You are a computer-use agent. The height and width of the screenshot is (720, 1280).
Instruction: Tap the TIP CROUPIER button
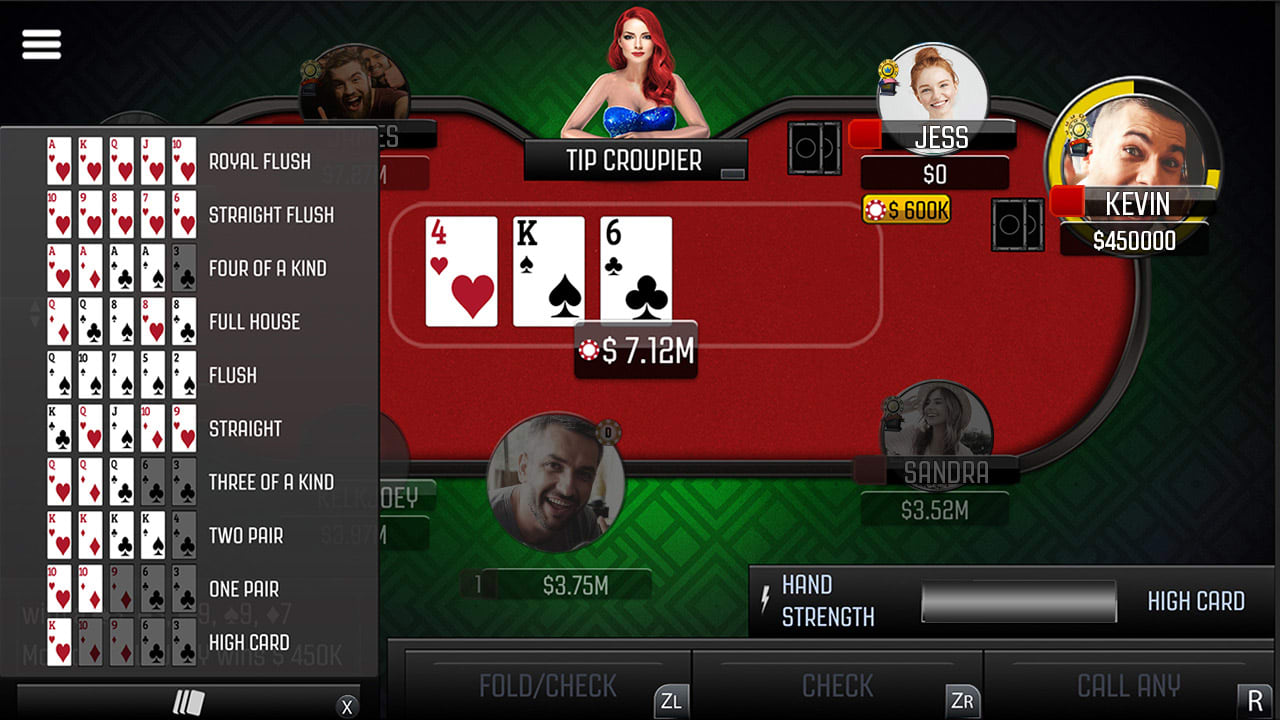click(x=635, y=160)
